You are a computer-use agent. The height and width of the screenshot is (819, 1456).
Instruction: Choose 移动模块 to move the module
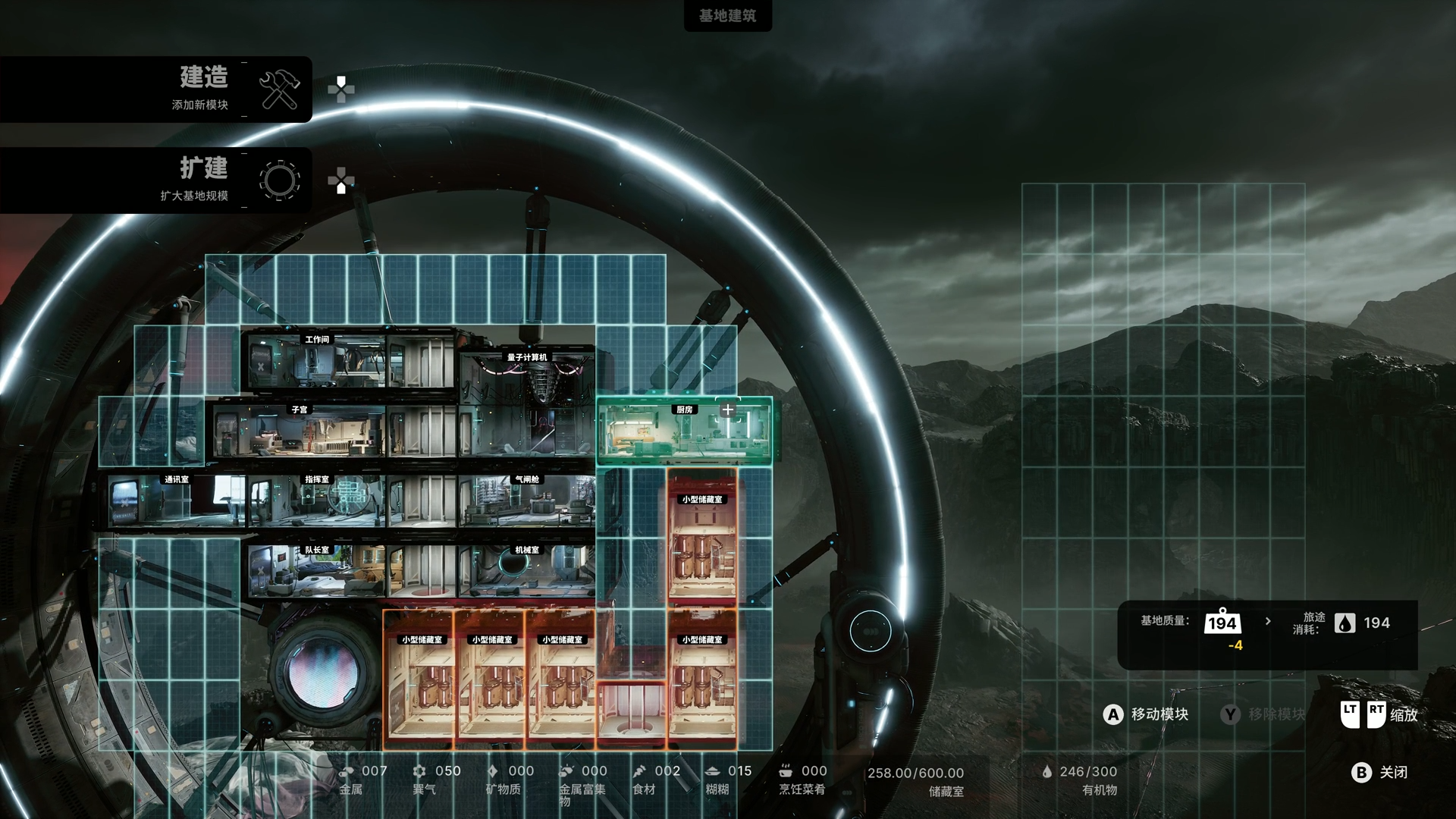coord(1146,714)
